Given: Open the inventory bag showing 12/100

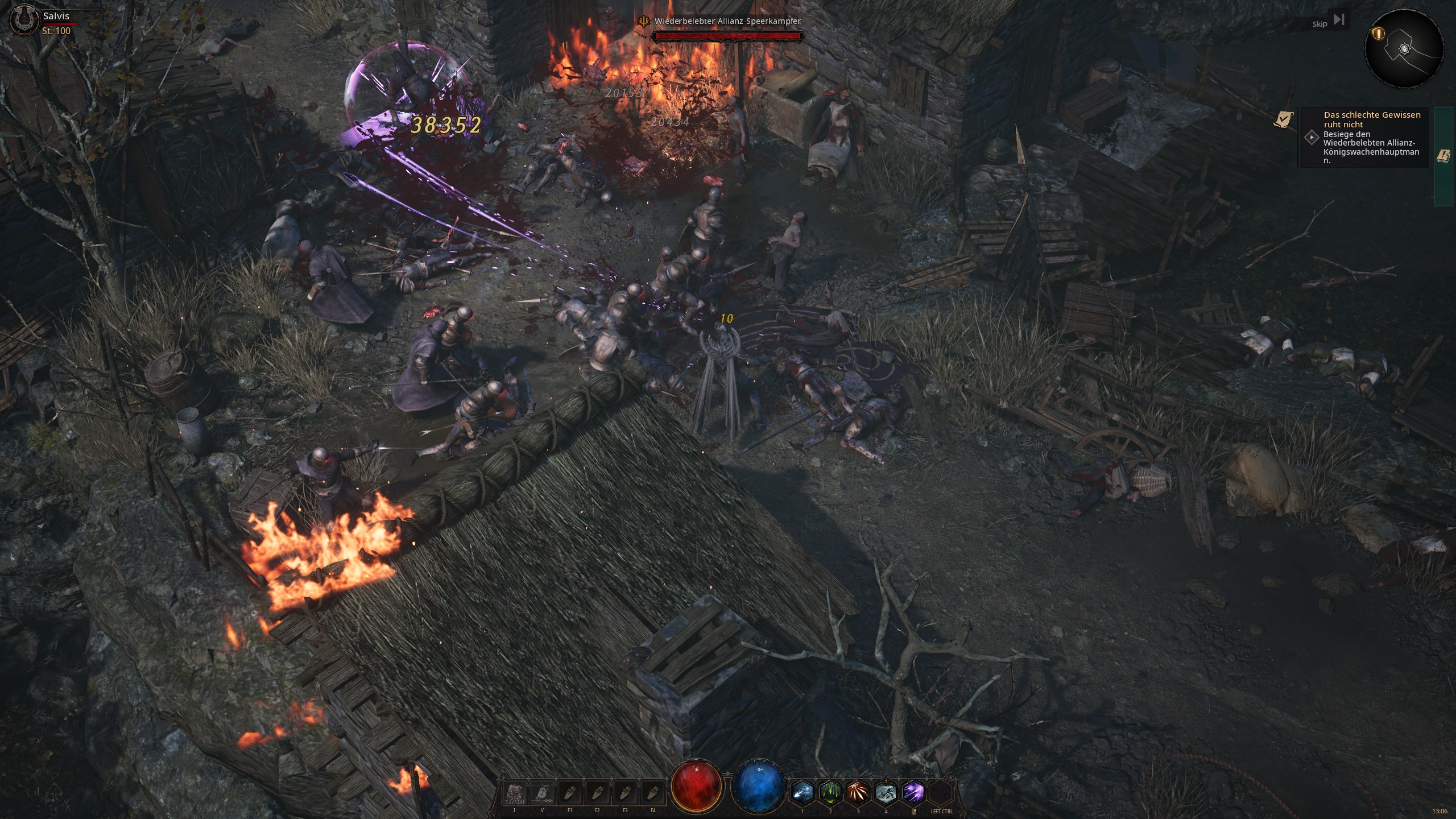Looking at the screenshot, I should [515, 793].
